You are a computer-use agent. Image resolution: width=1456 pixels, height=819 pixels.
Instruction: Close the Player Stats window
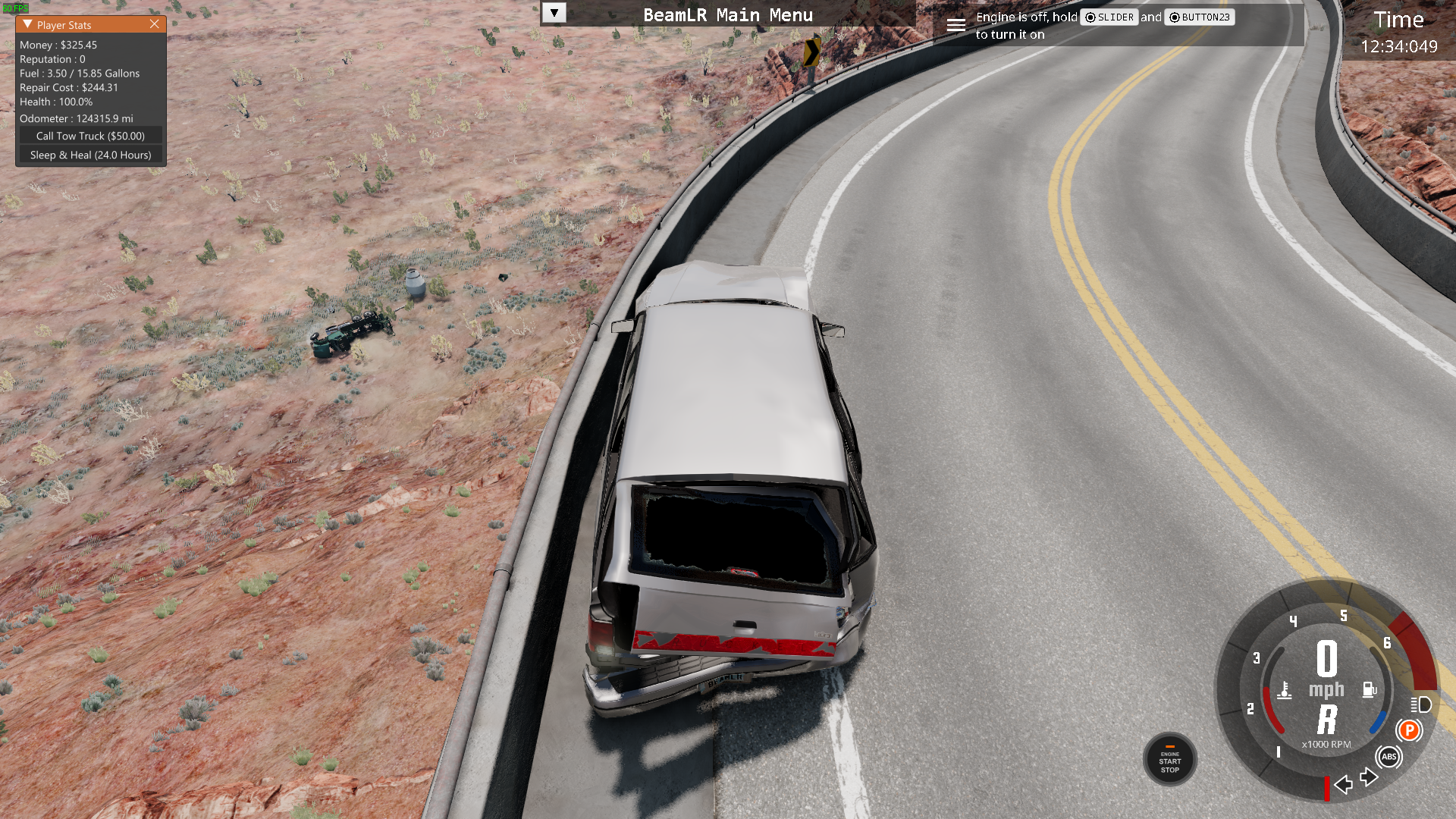click(x=155, y=24)
